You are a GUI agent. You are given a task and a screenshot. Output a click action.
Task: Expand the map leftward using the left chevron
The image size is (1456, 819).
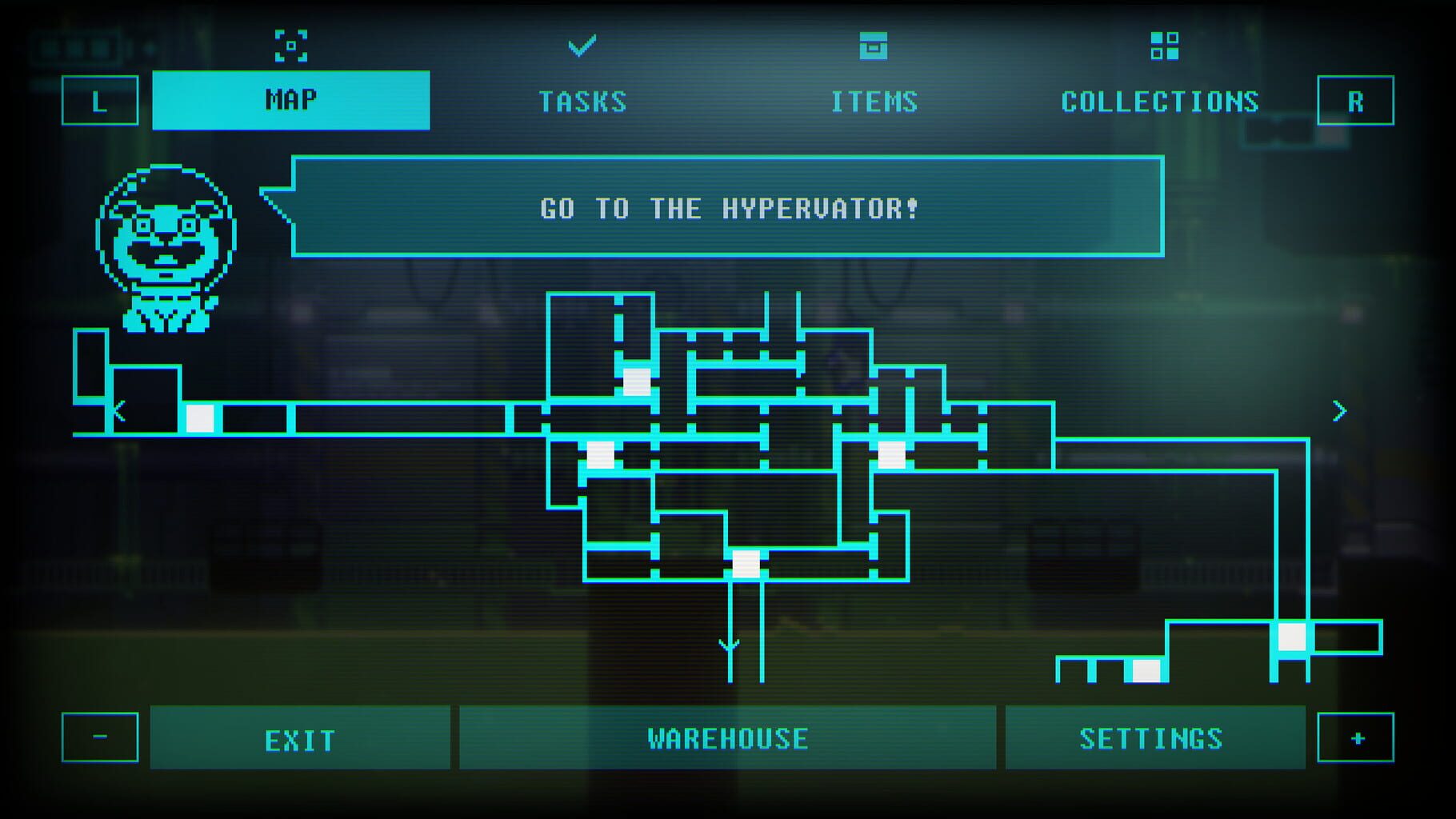coord(121,412)
